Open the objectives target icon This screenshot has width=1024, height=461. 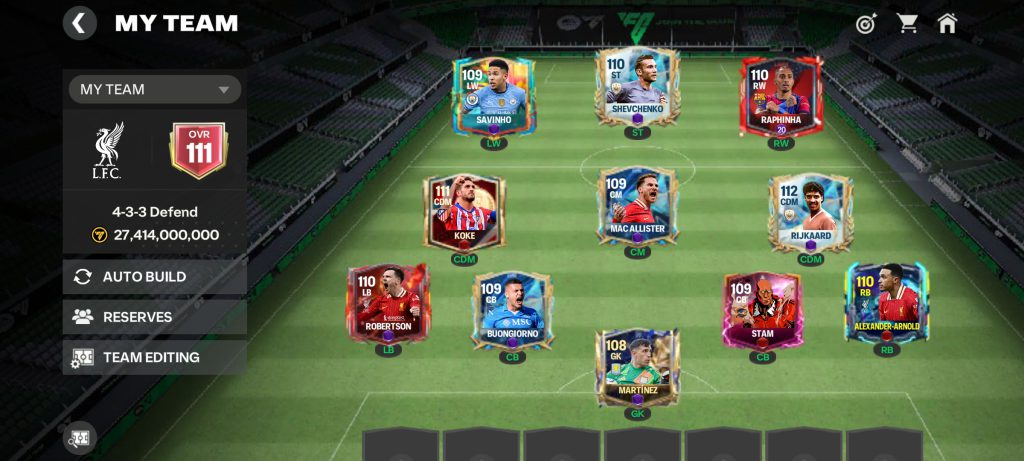coord(866,23)
